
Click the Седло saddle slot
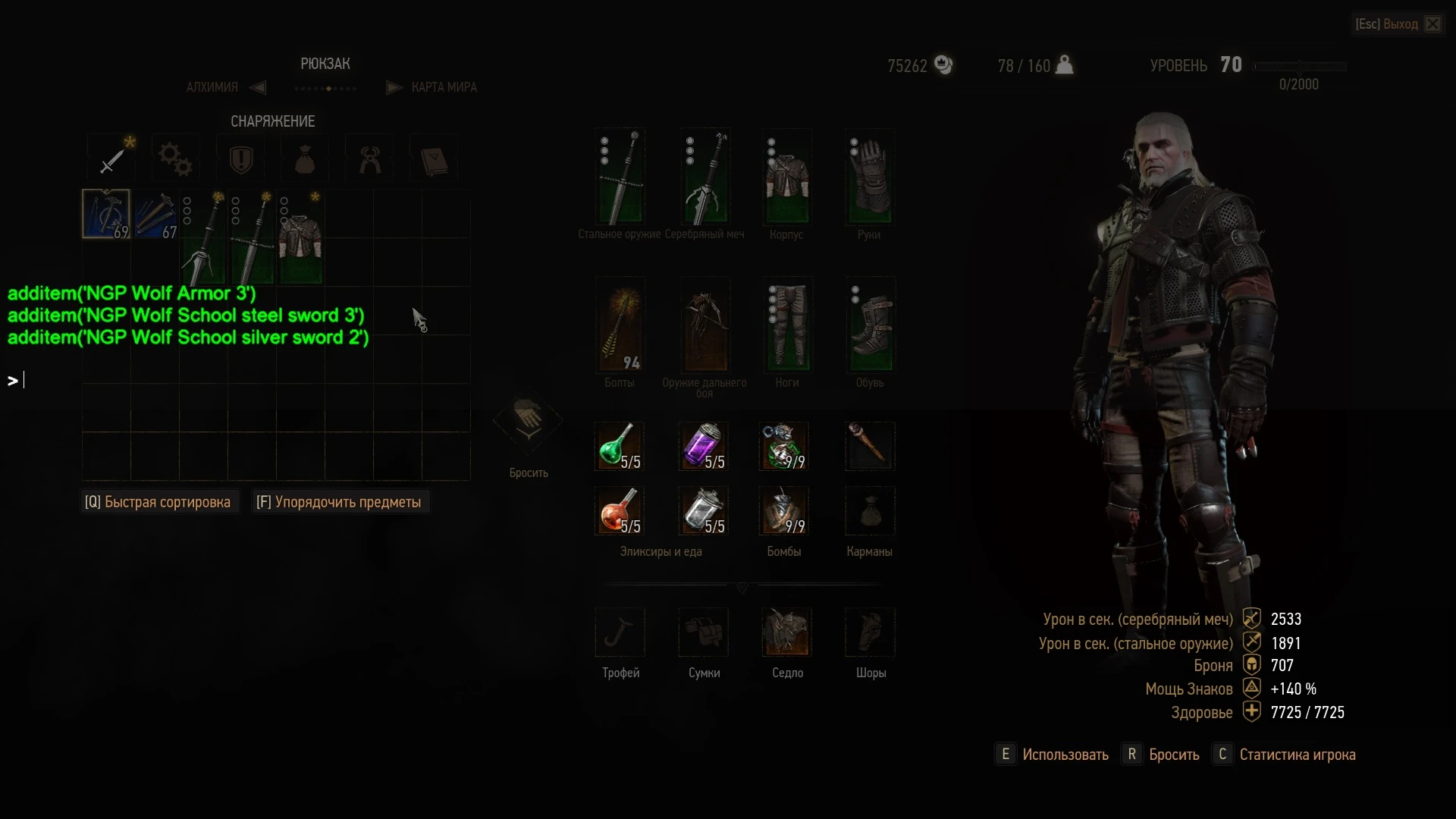pyautogui.click(x=787, y=633)
